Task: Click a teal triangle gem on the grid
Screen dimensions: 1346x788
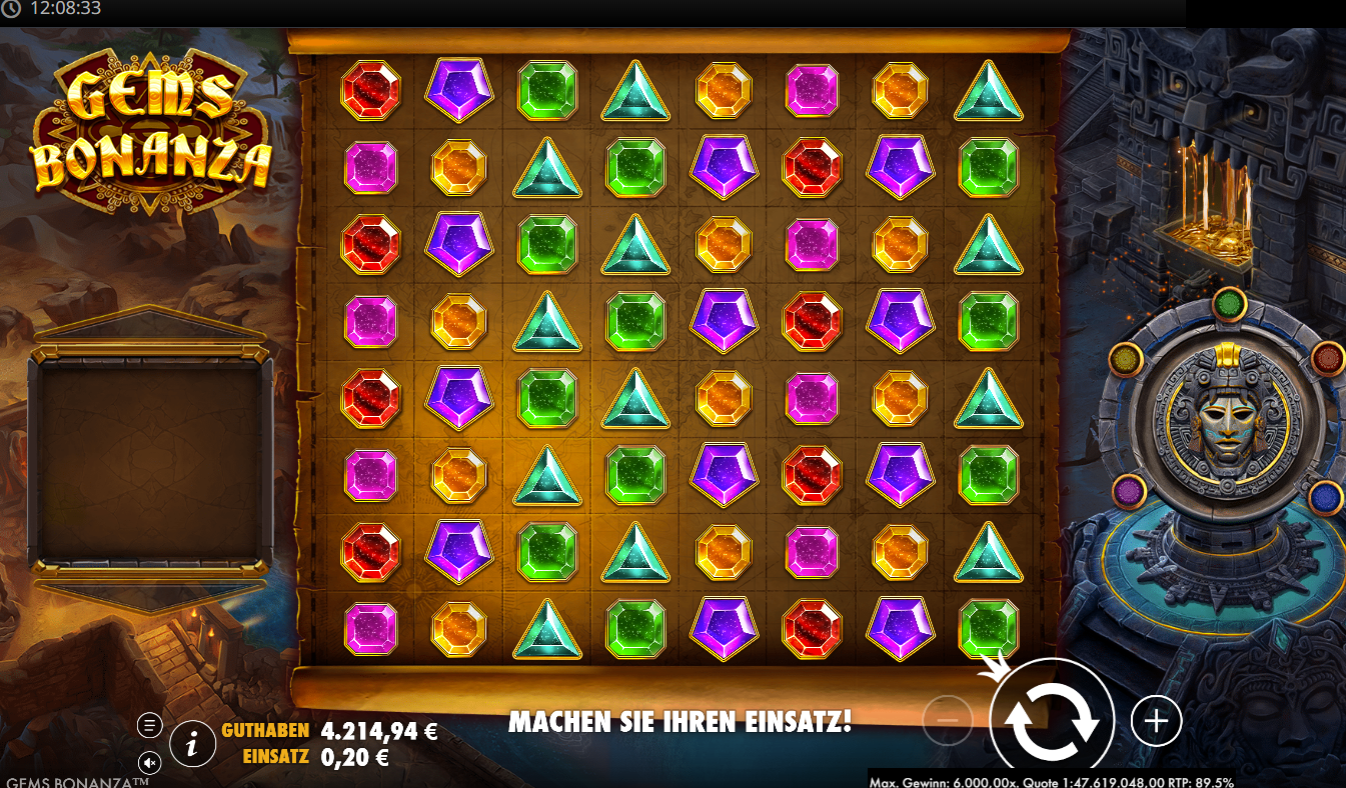Action: pyautogui.click(x=635, y=93)
